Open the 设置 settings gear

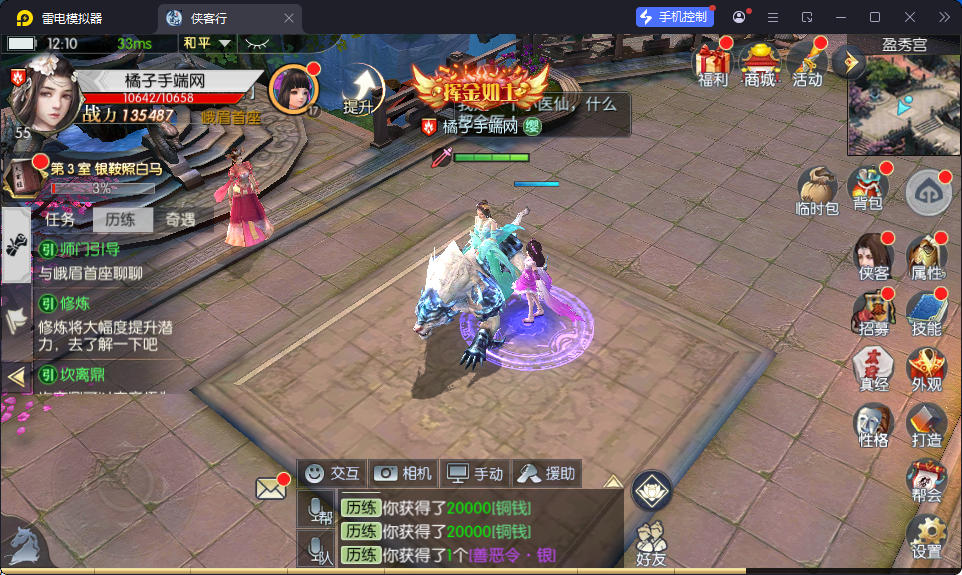[926, 537]
